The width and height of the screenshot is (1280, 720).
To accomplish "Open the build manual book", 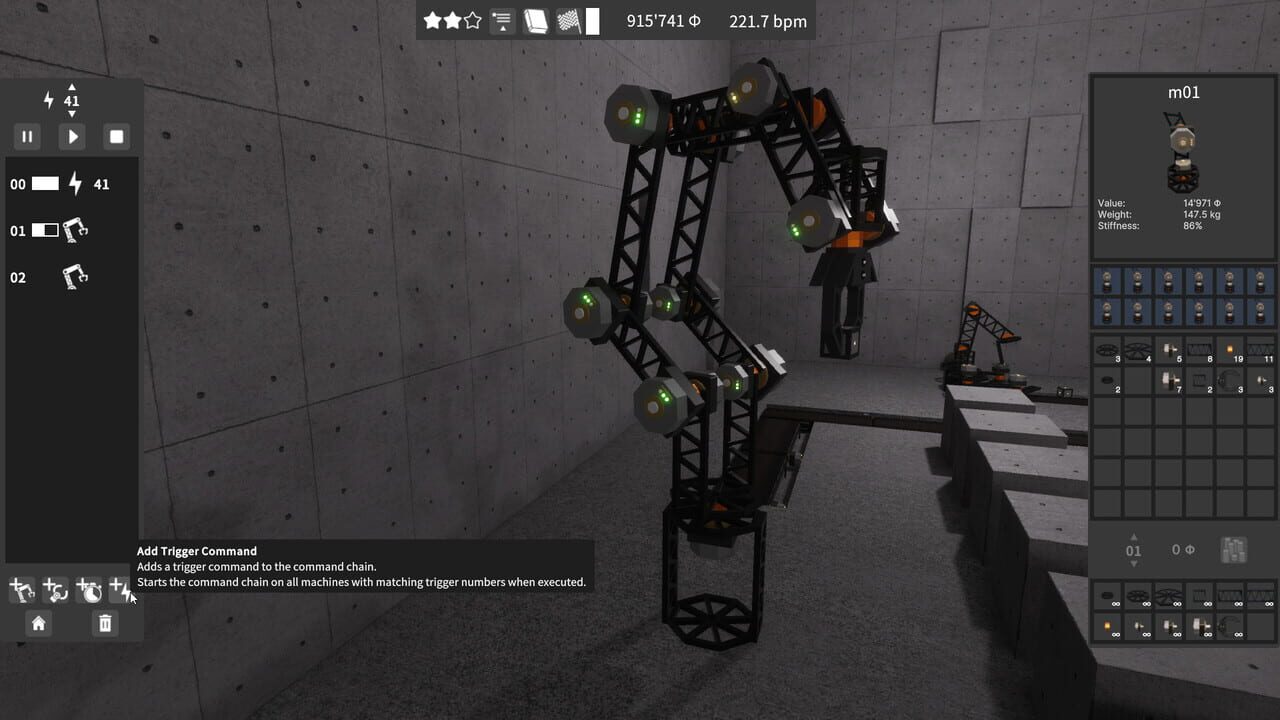I will pyautogui.click(x=536, y=20).
